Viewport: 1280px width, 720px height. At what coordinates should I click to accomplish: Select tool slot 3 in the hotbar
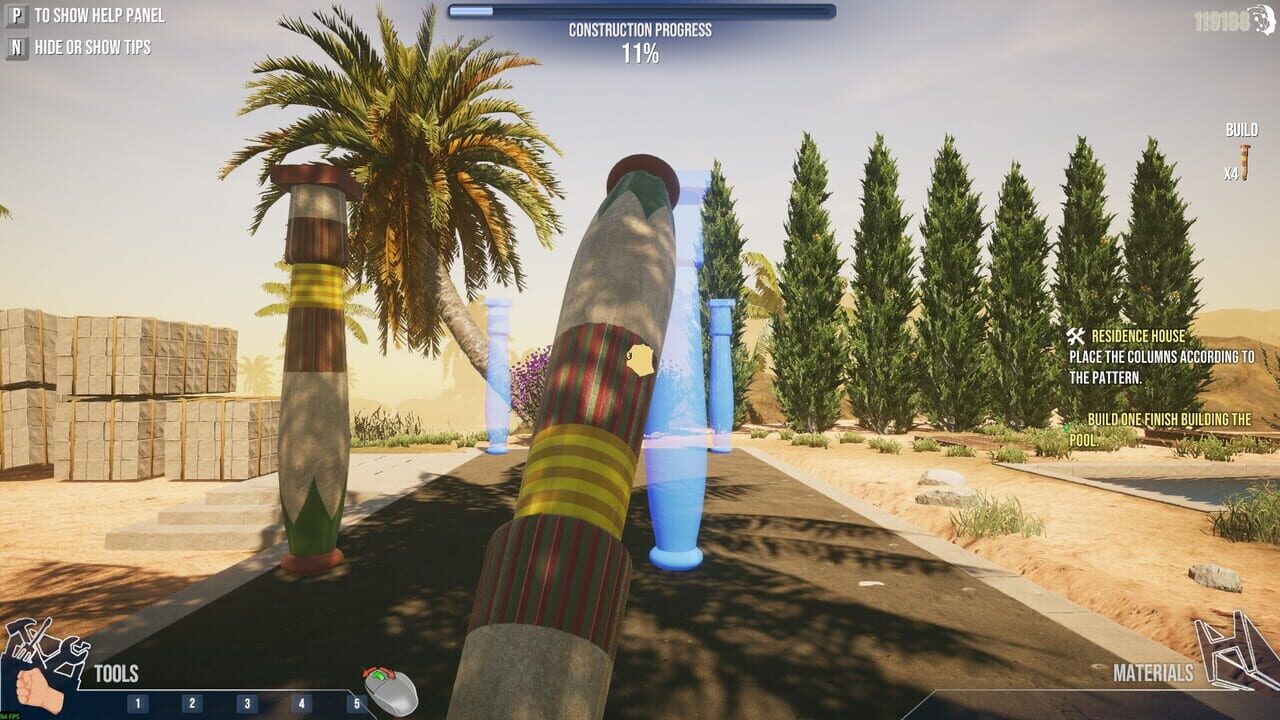[x=246, y=705]
